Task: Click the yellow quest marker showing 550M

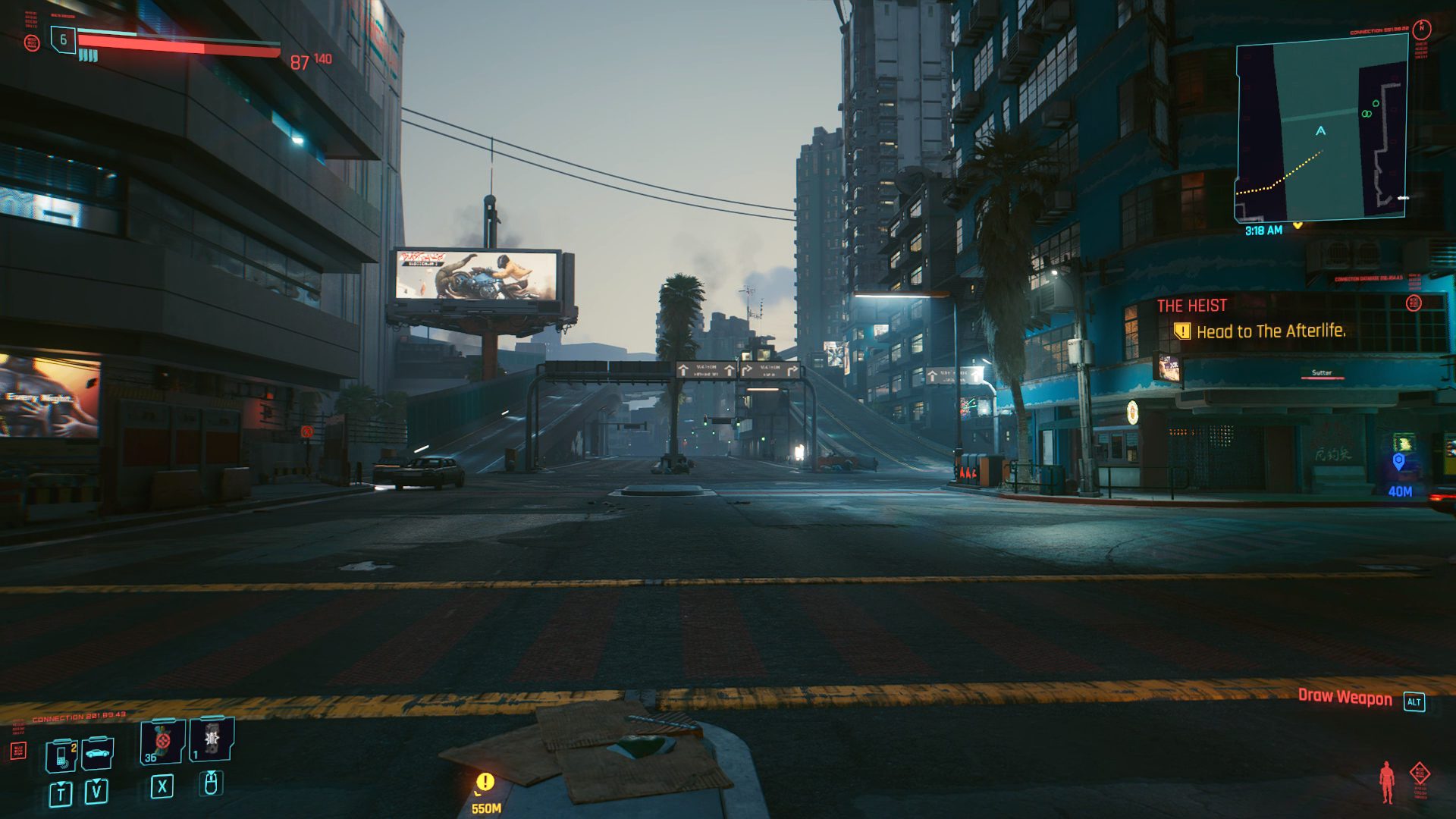Action: pyautogui.click(x=485, y=782)
